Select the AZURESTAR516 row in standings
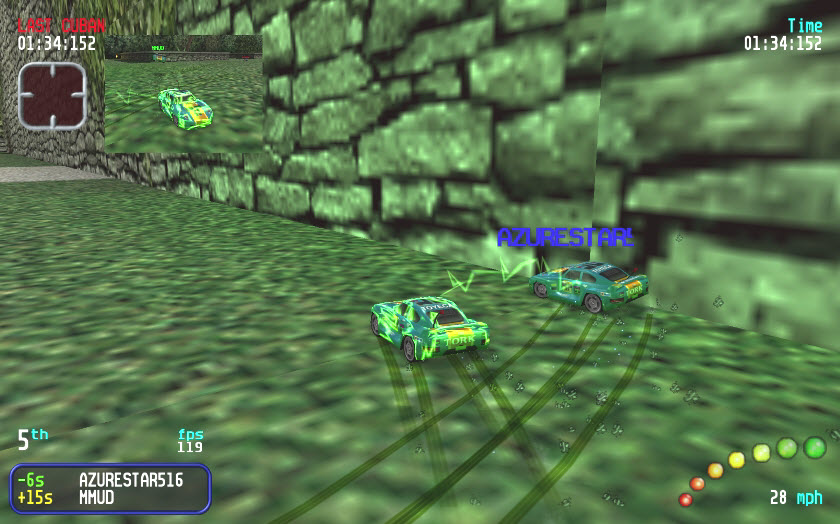The image size is (840, 524). tap(110, 479)
